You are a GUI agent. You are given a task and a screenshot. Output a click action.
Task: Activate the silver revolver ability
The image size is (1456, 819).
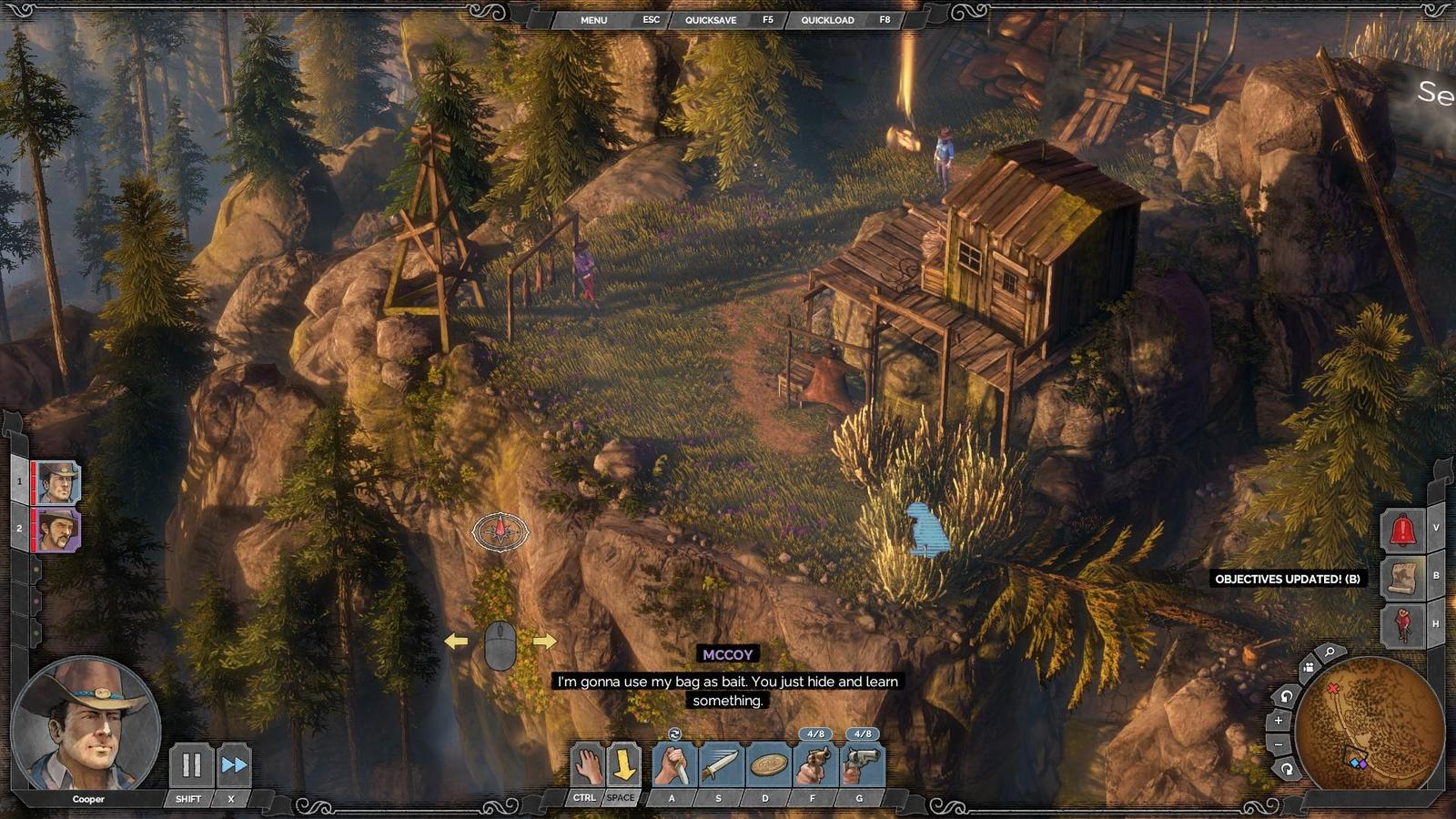tap(862, 765)
